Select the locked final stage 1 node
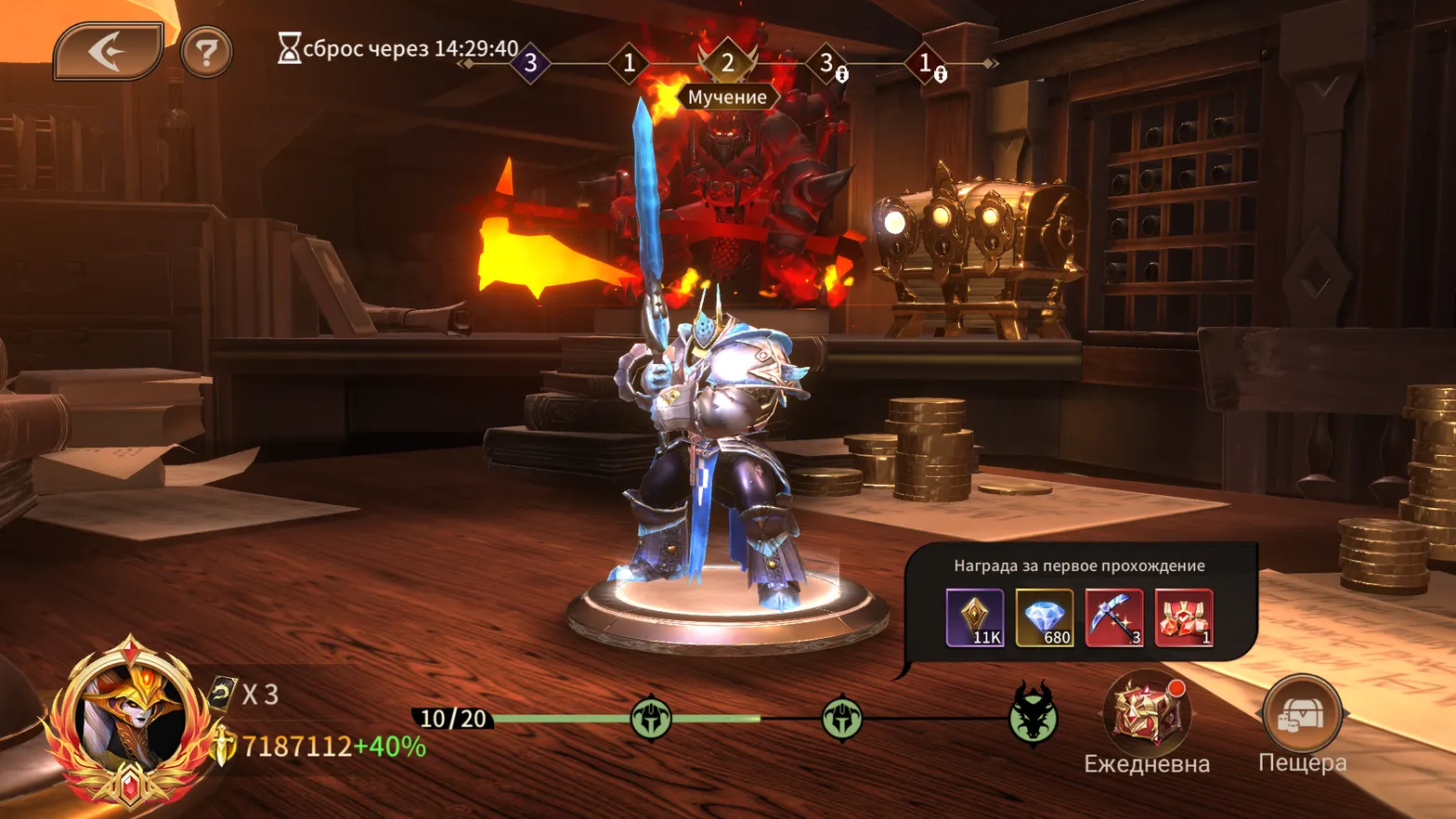This screenshot has width=1456, height=819. click(x=925, y=63)
